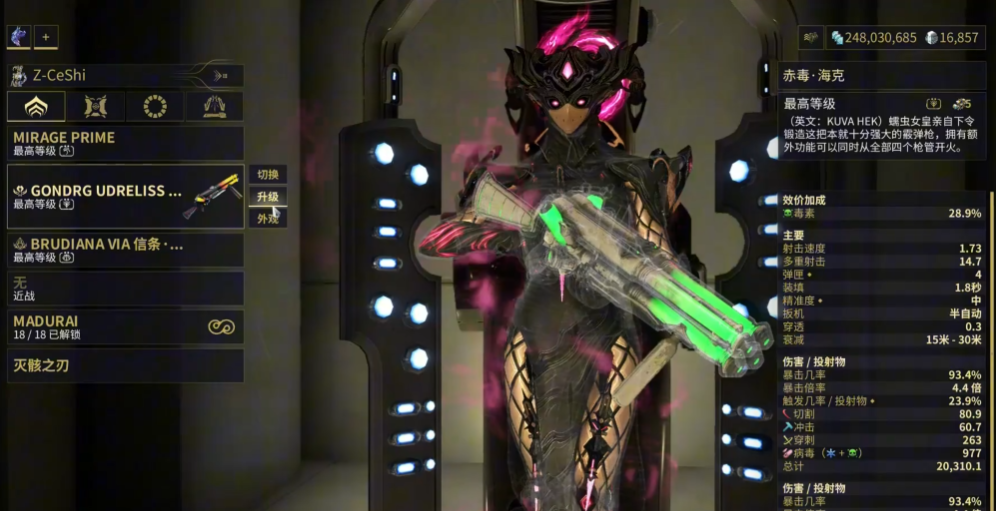Click the 升级 (upgrade) button
Image resolution: width=996 pixels, height=511 pixels.
(267, 197)
